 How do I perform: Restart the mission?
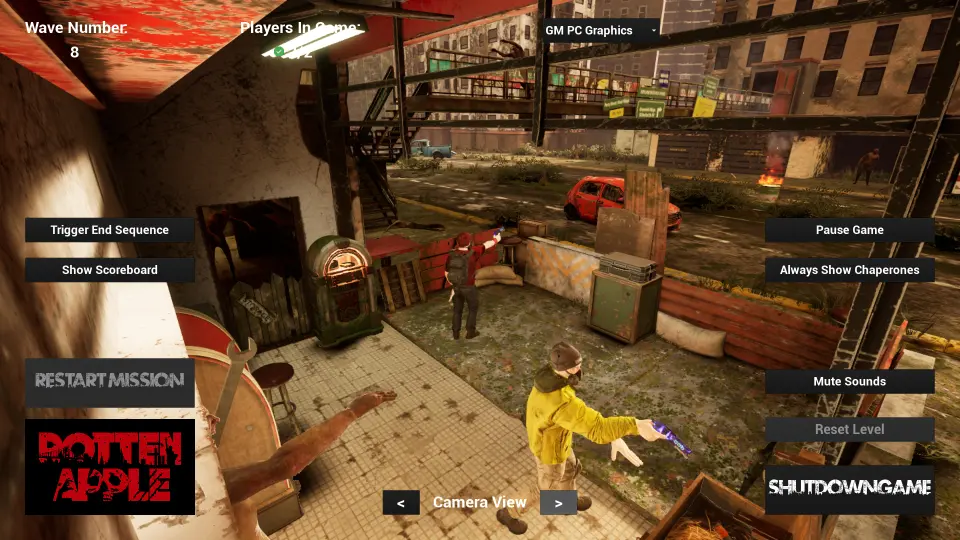tap(110, 381)
